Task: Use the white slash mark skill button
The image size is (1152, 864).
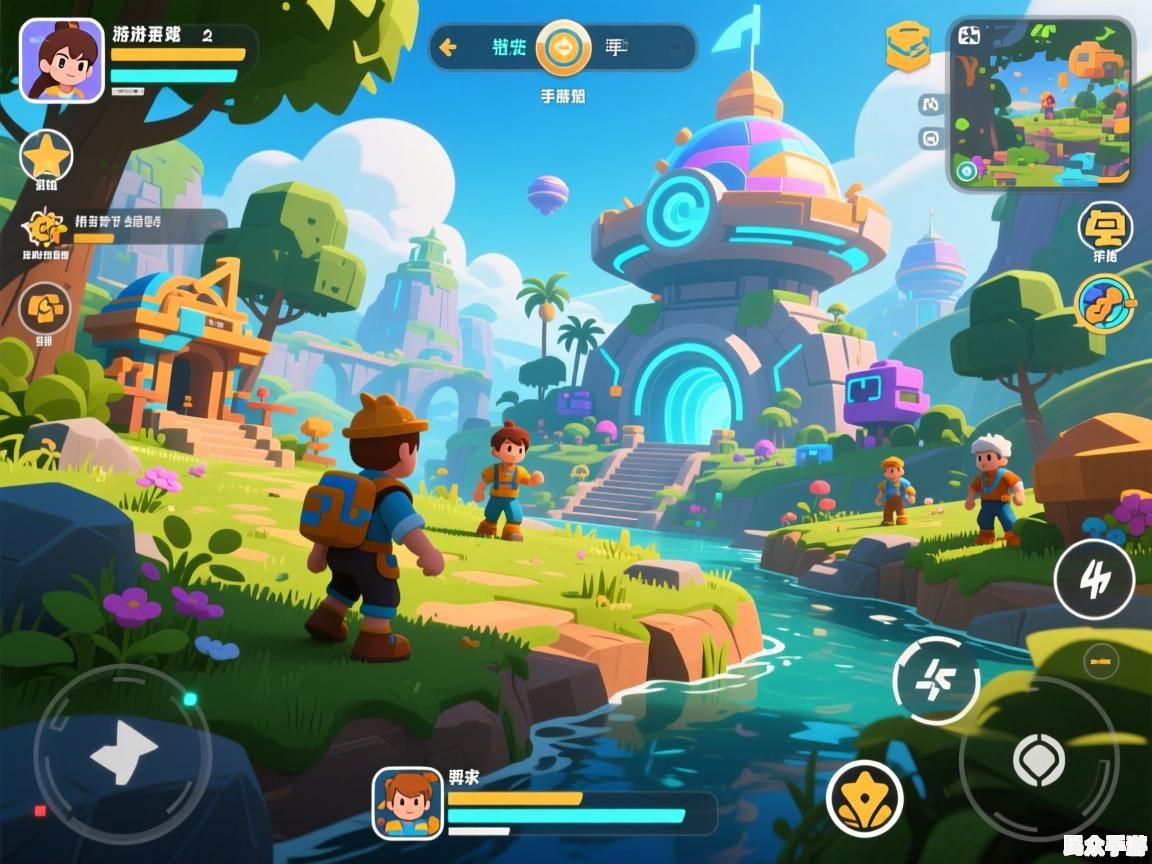Action: pos(936,680)
